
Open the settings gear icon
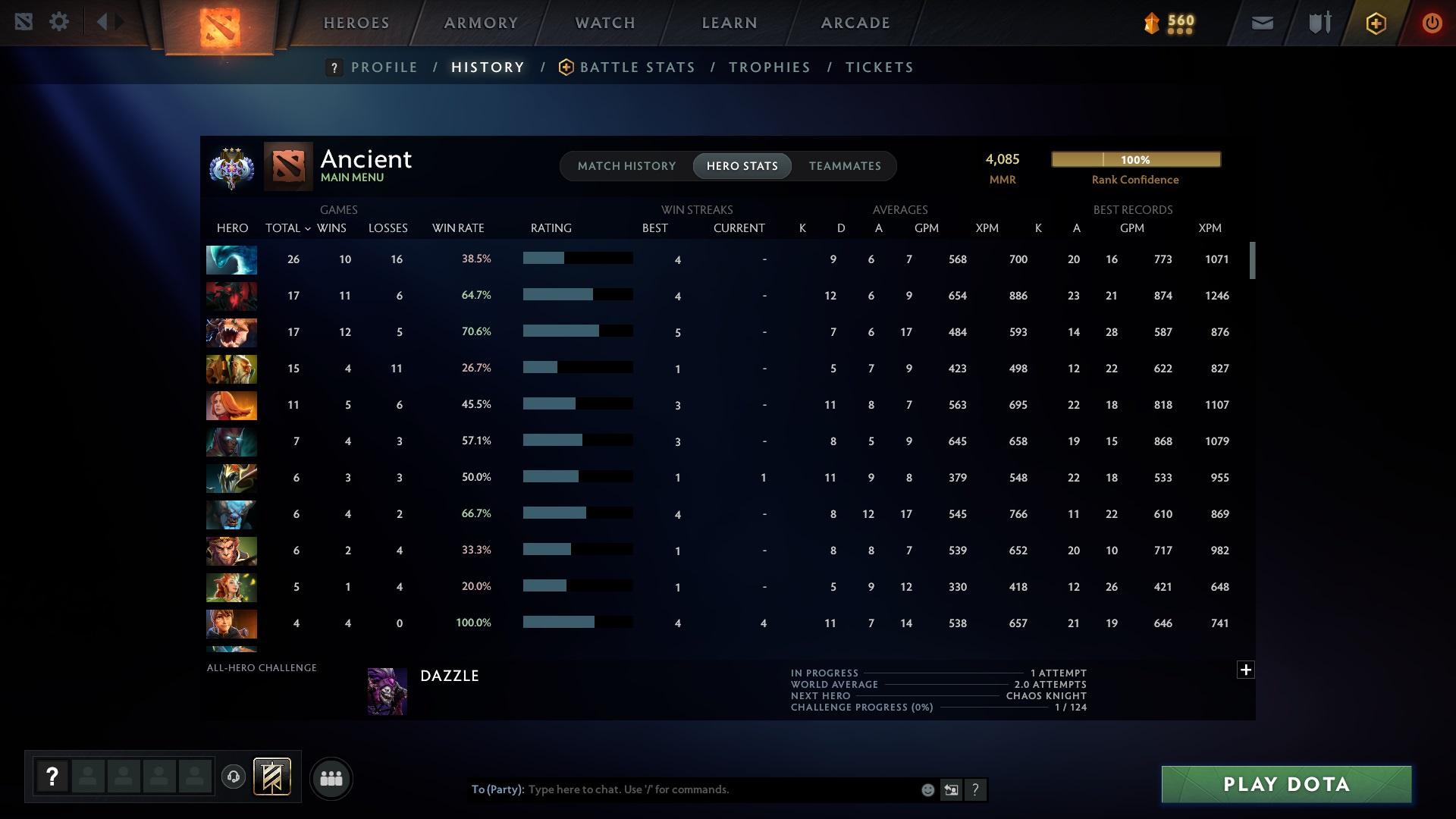[x=59, y=22]
